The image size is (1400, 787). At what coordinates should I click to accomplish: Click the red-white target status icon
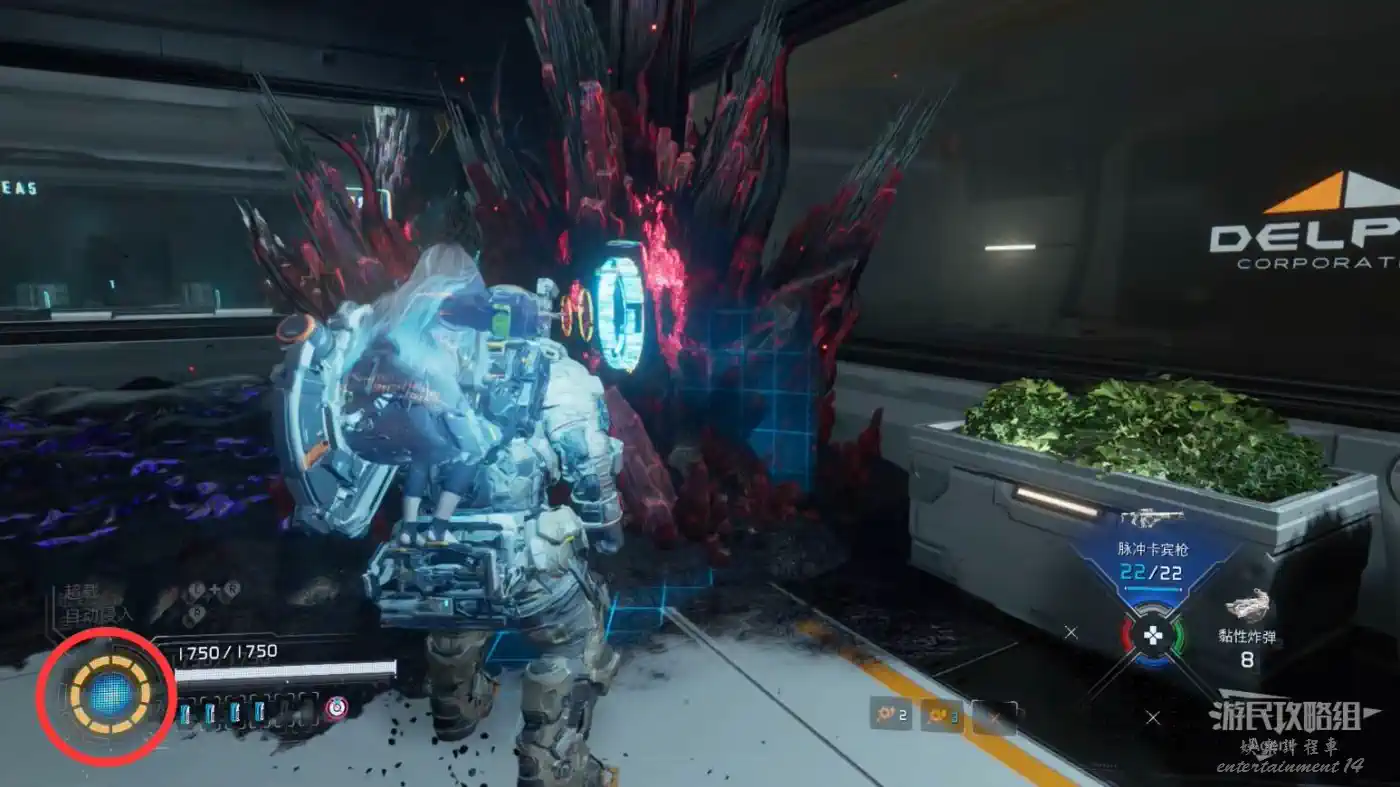point(336,709)
